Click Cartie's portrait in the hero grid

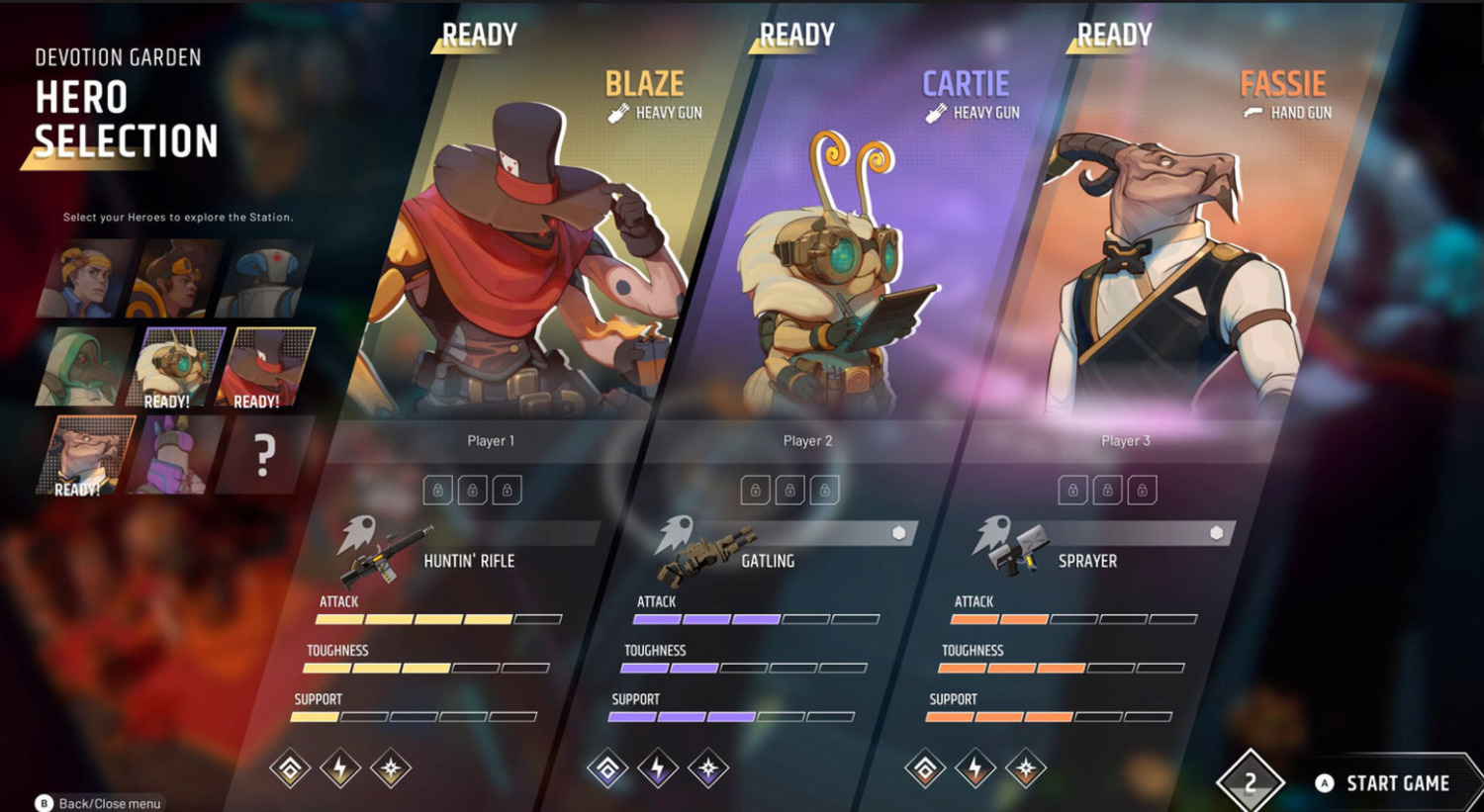coord(175,367)
